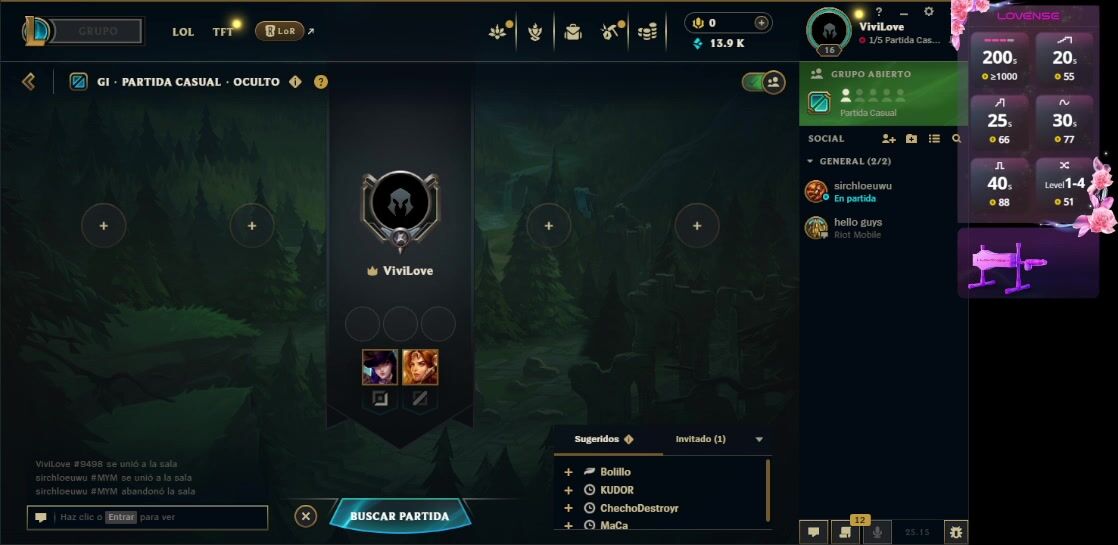Open the ViviLove profile avatar
The image size is (1118, 545).
click(x=828, y=30)
